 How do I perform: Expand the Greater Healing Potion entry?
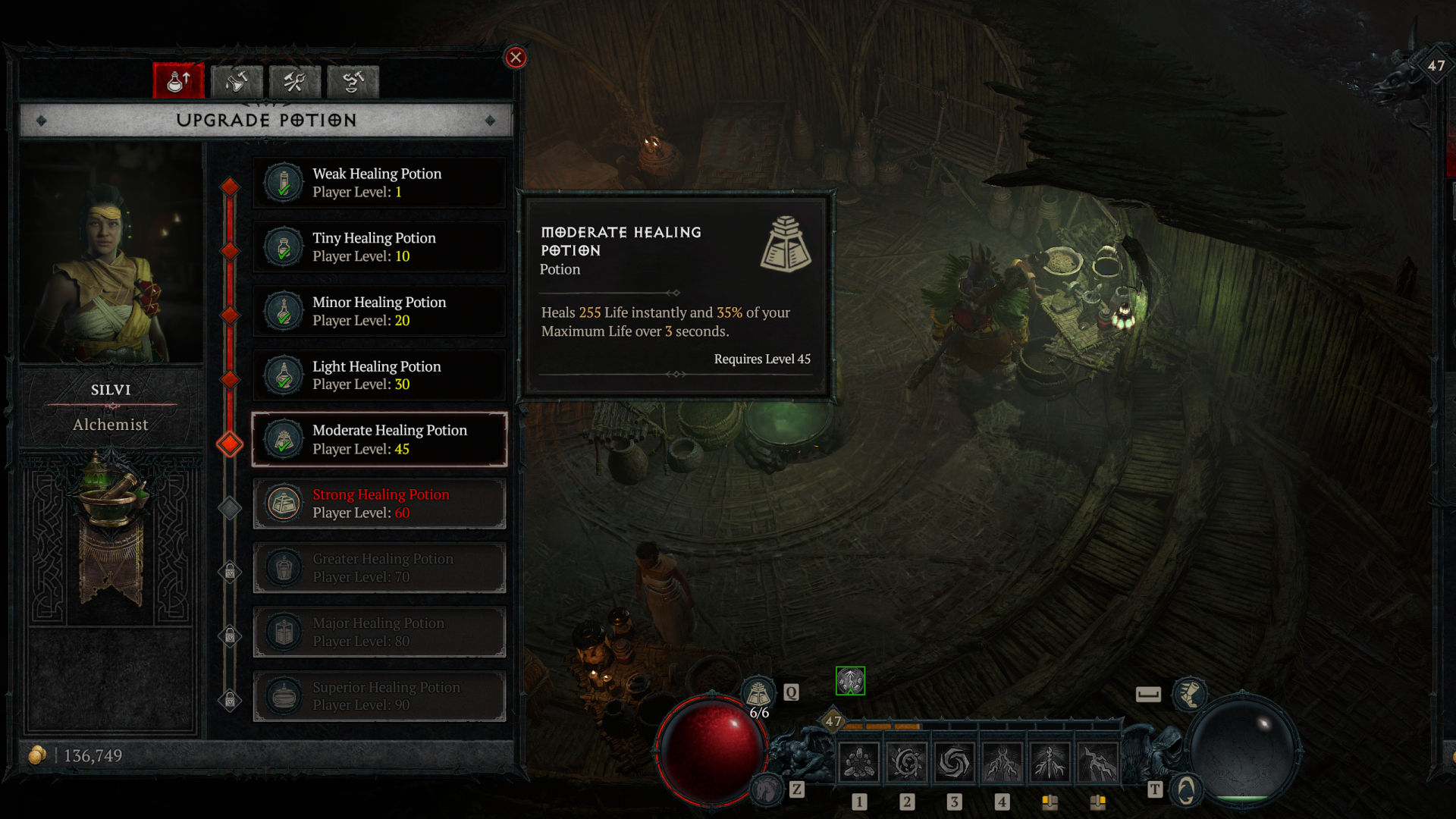pos(379,567)
